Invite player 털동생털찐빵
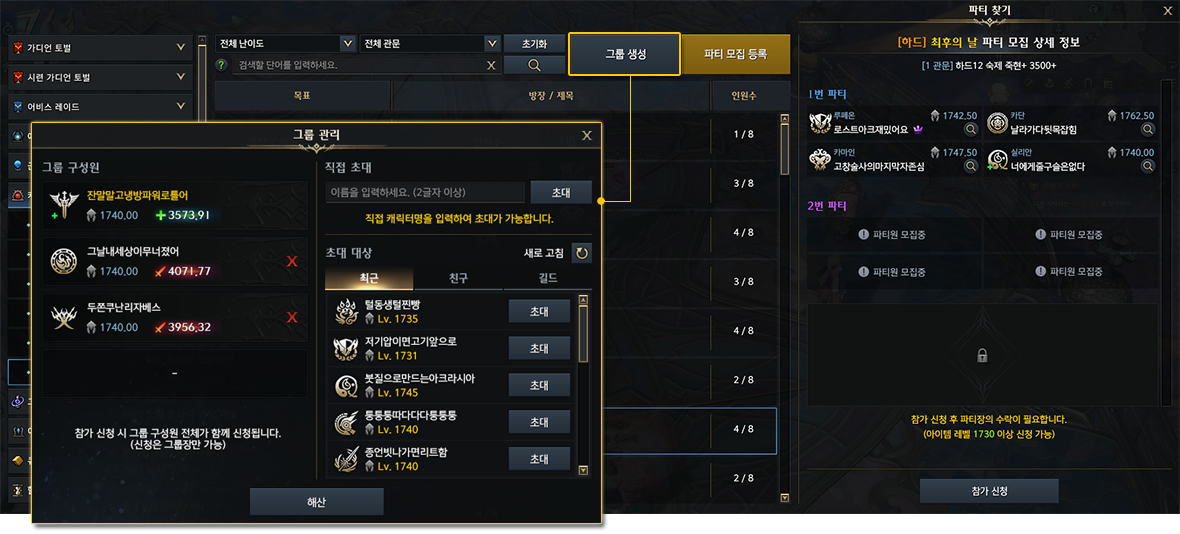The image size is (1180, 534). [x=539, y=312]
